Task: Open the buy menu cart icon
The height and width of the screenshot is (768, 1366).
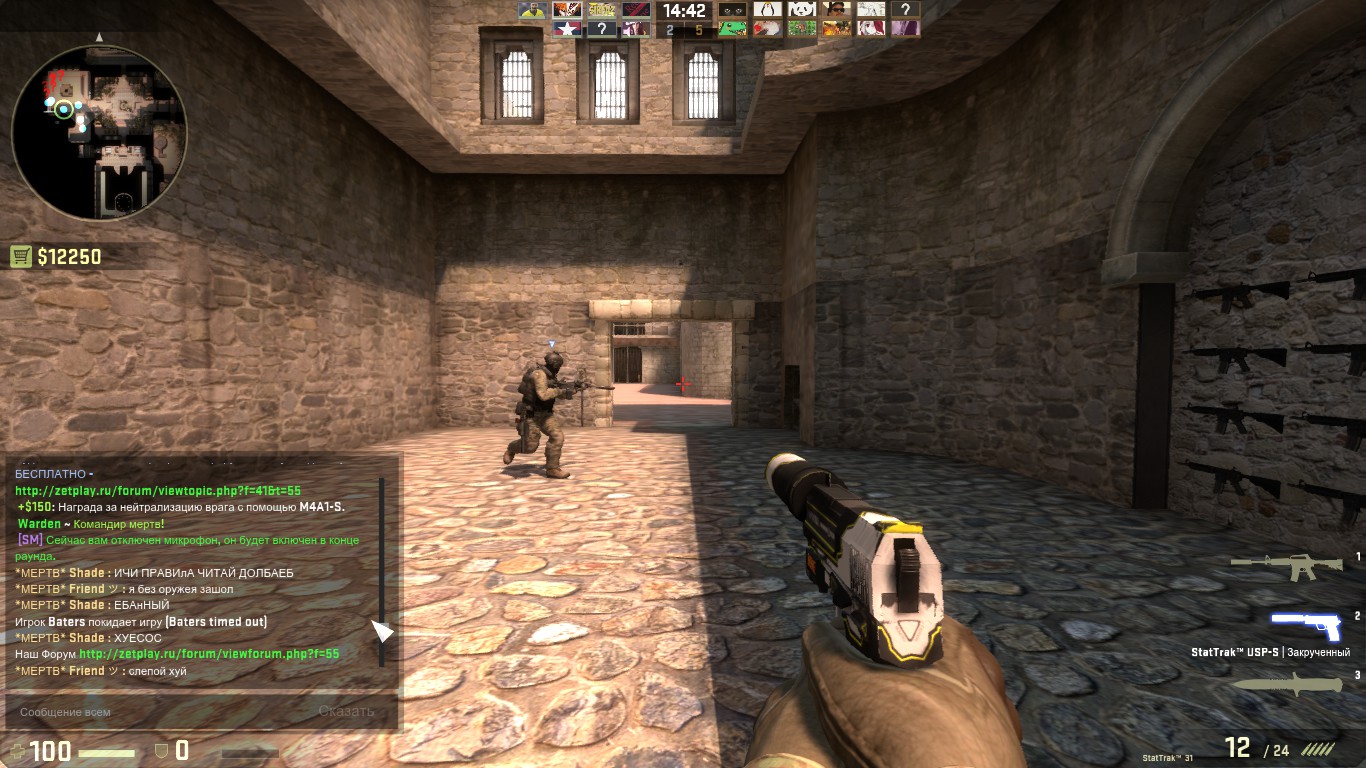Action: point(21,257)
